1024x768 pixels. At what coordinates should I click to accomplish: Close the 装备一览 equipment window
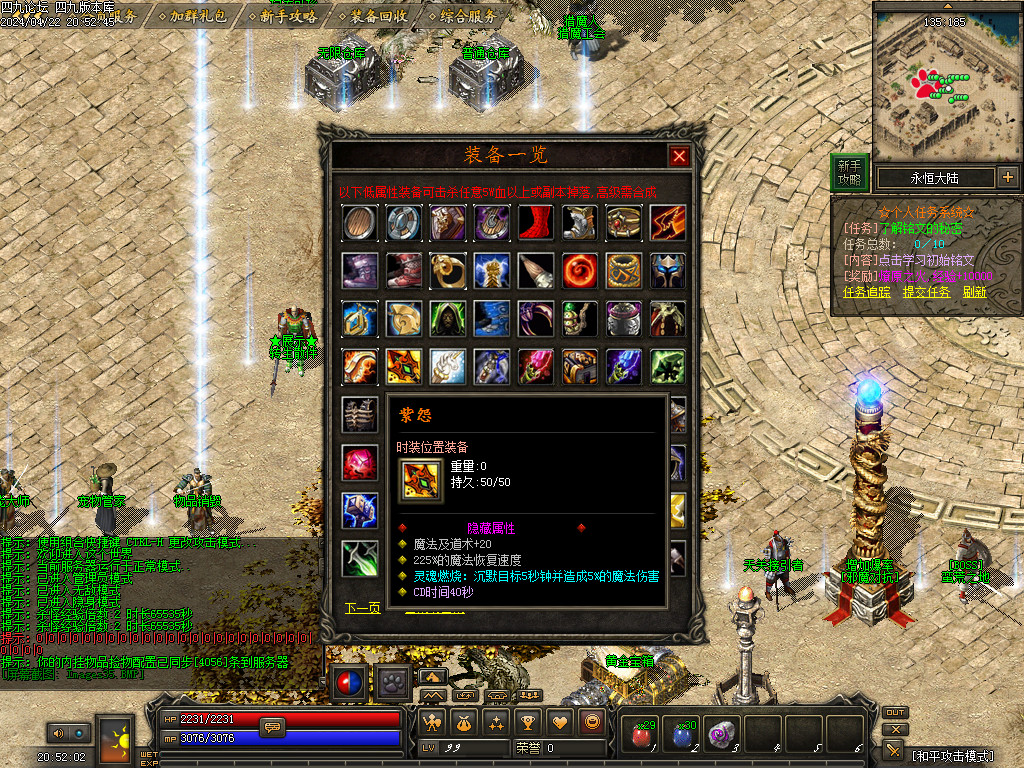tap(679, 156)
